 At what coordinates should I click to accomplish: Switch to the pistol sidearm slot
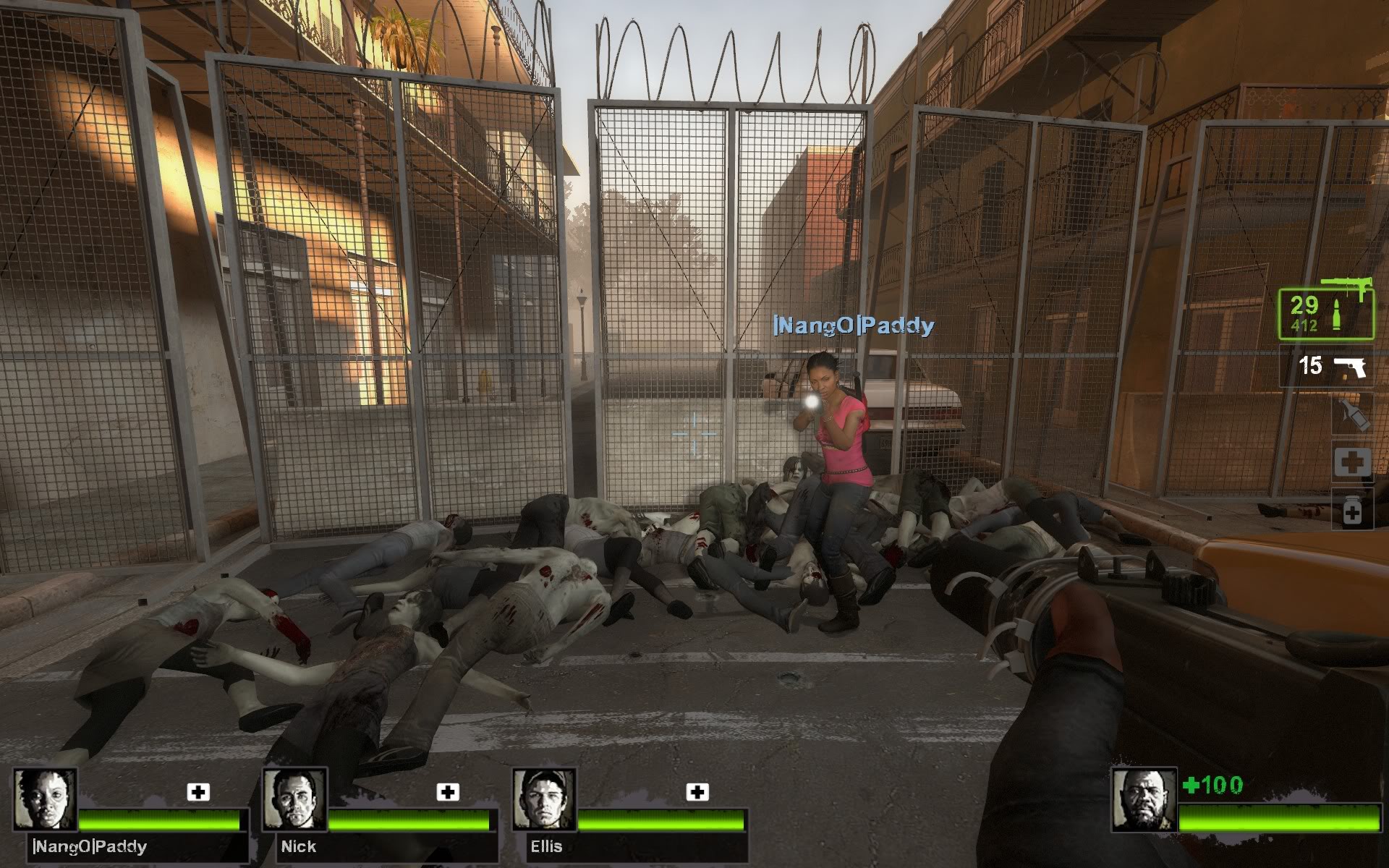tap(1325, 366)
